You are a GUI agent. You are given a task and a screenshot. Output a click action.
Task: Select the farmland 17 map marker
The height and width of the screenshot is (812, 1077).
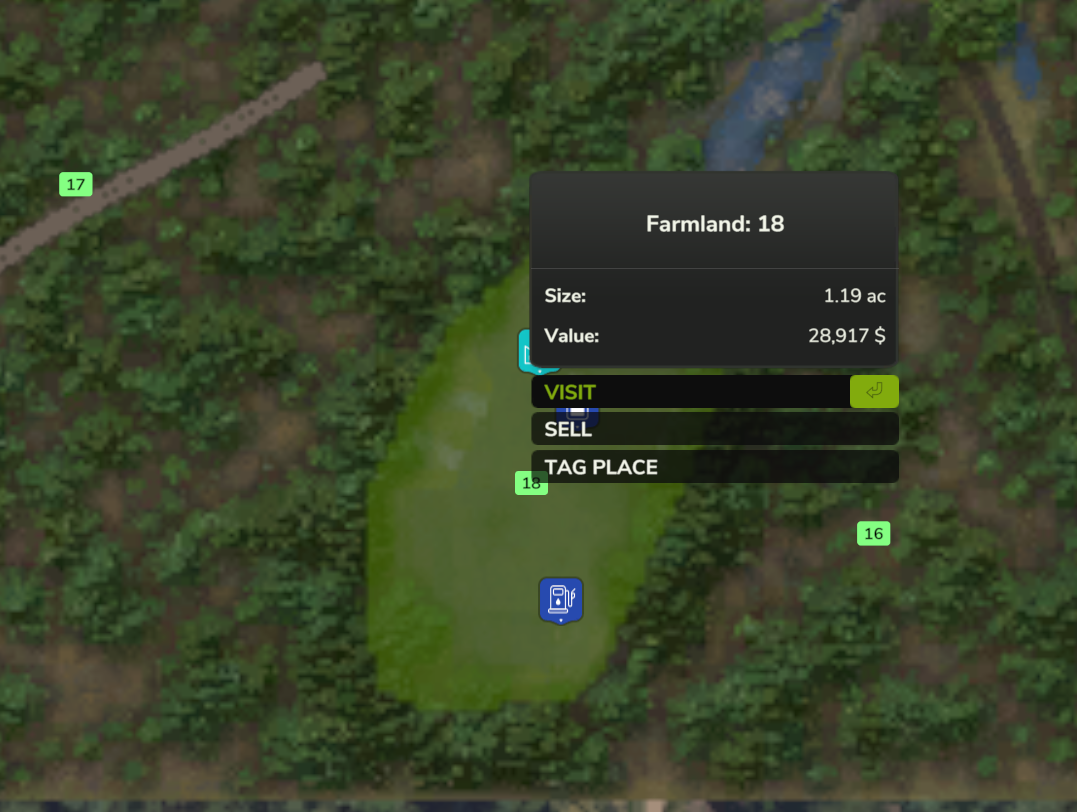[x=76, y=184]
